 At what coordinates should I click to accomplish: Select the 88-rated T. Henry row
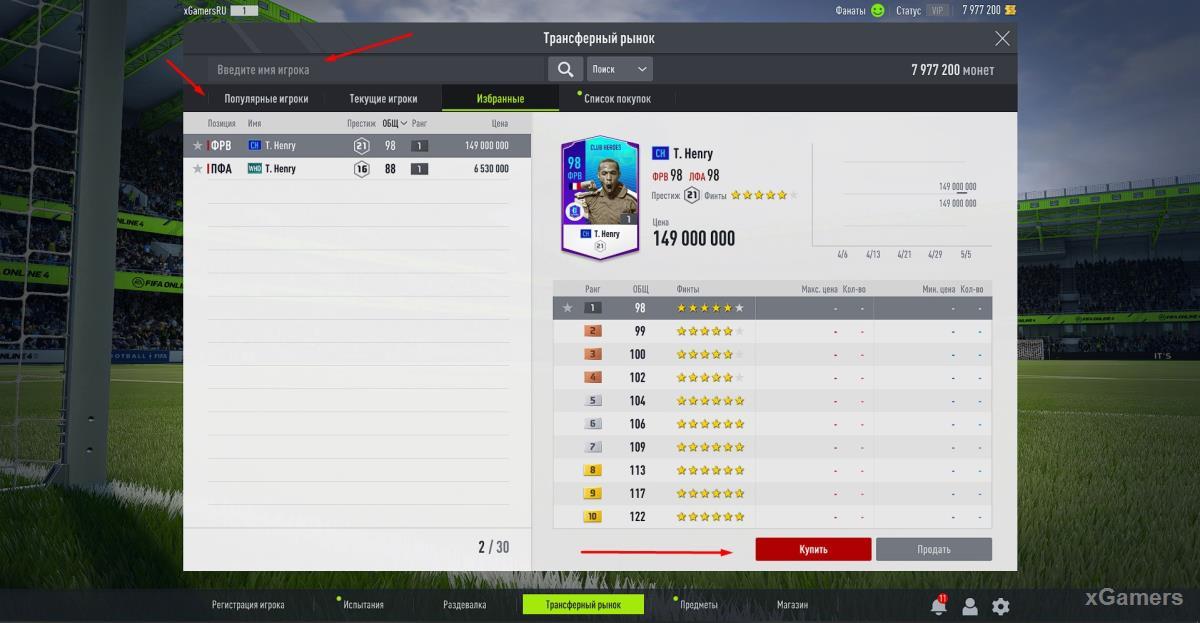pos(358,169)
